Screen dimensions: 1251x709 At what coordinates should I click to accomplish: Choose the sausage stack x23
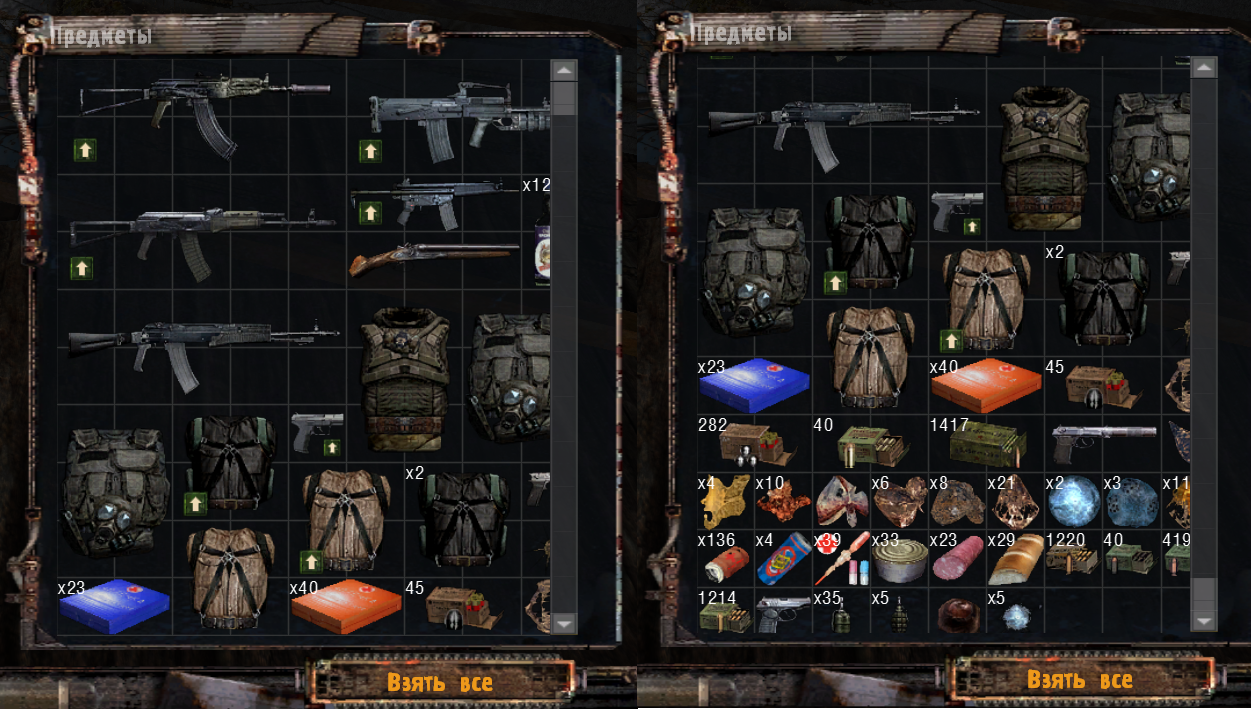[x=957, y=563]
